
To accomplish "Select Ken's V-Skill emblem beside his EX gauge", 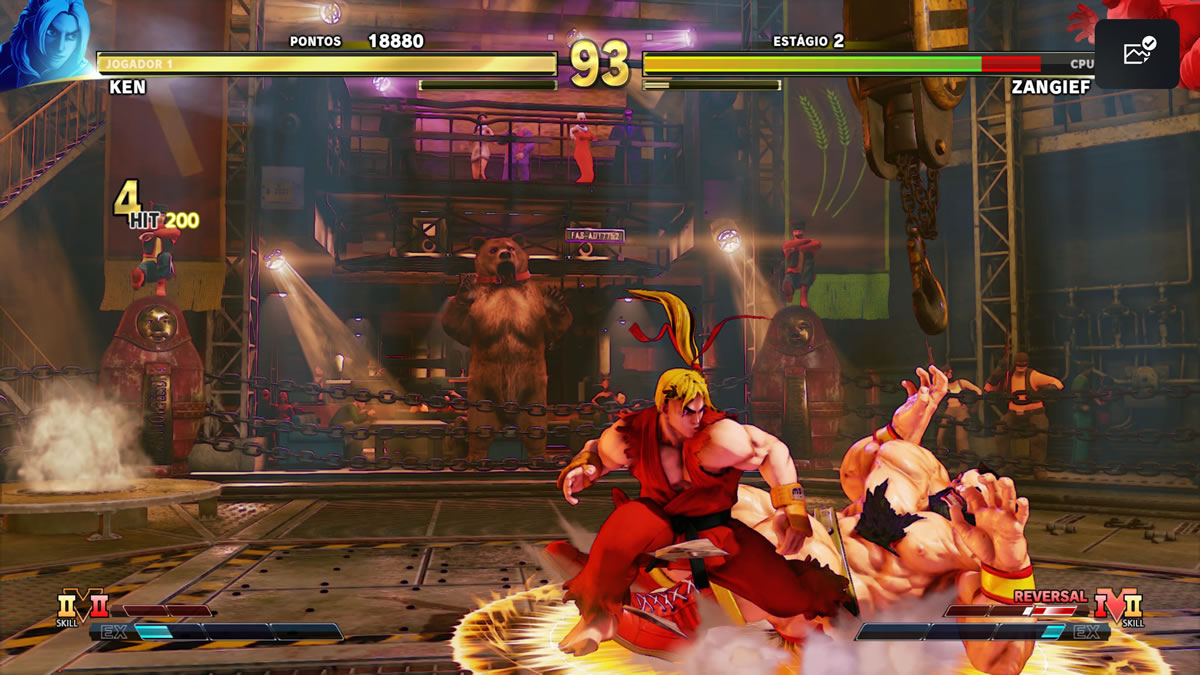I will pyautogui.click(x=83, y=606).
